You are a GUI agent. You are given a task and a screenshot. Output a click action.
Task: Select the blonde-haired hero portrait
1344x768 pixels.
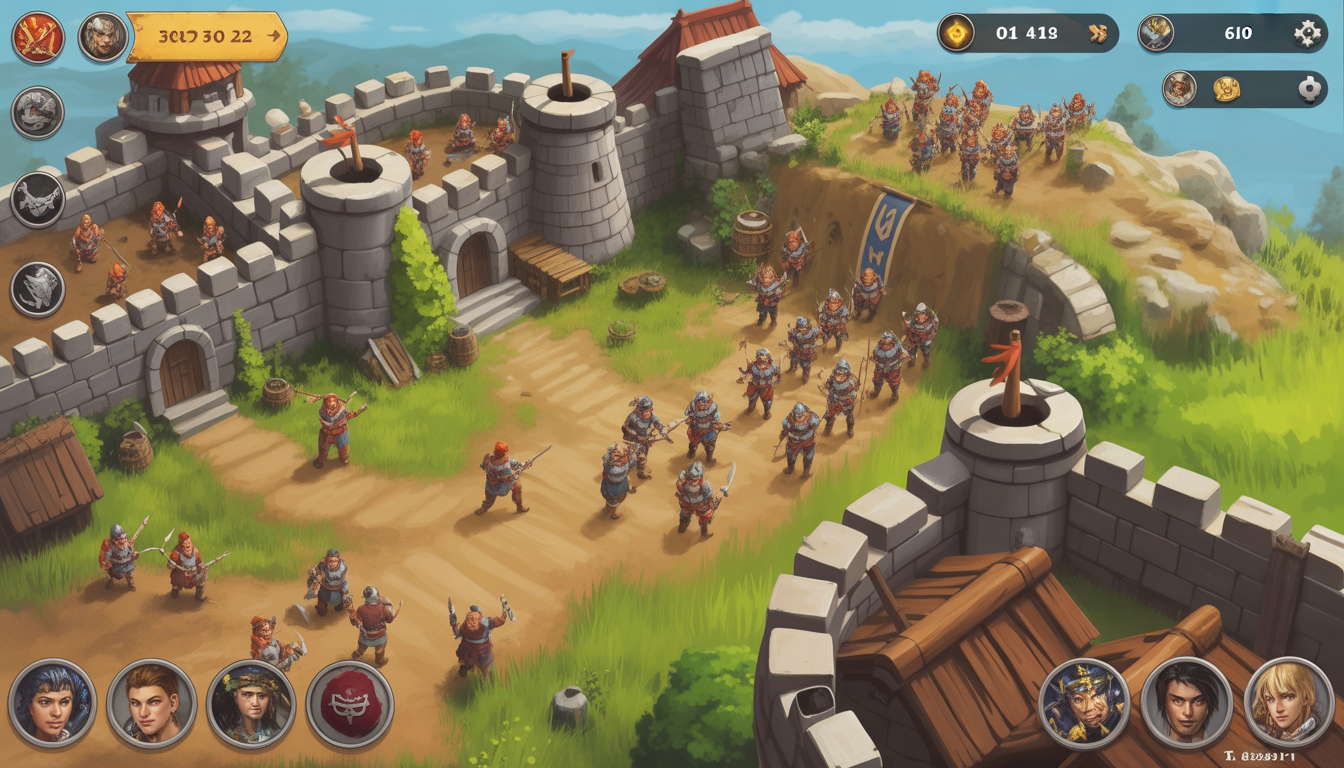(x=1289, y=703)
